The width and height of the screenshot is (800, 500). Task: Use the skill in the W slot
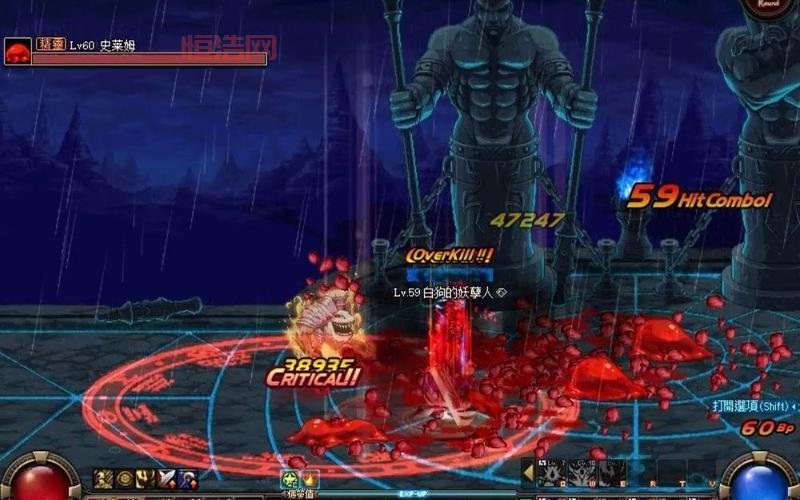579,474
